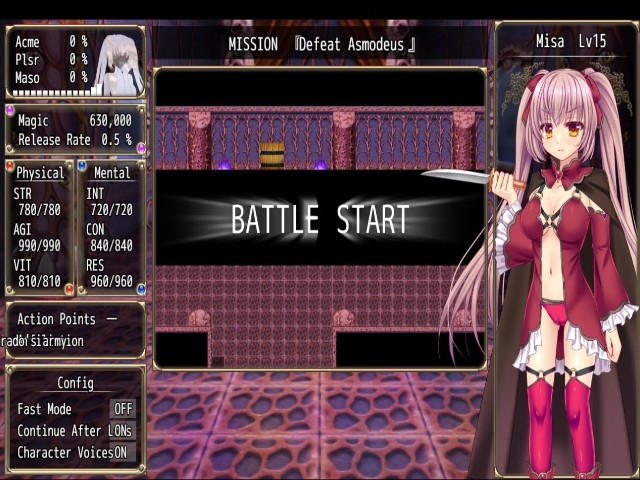Toggle the Continue After Loss setting

[x=123, y=431]
